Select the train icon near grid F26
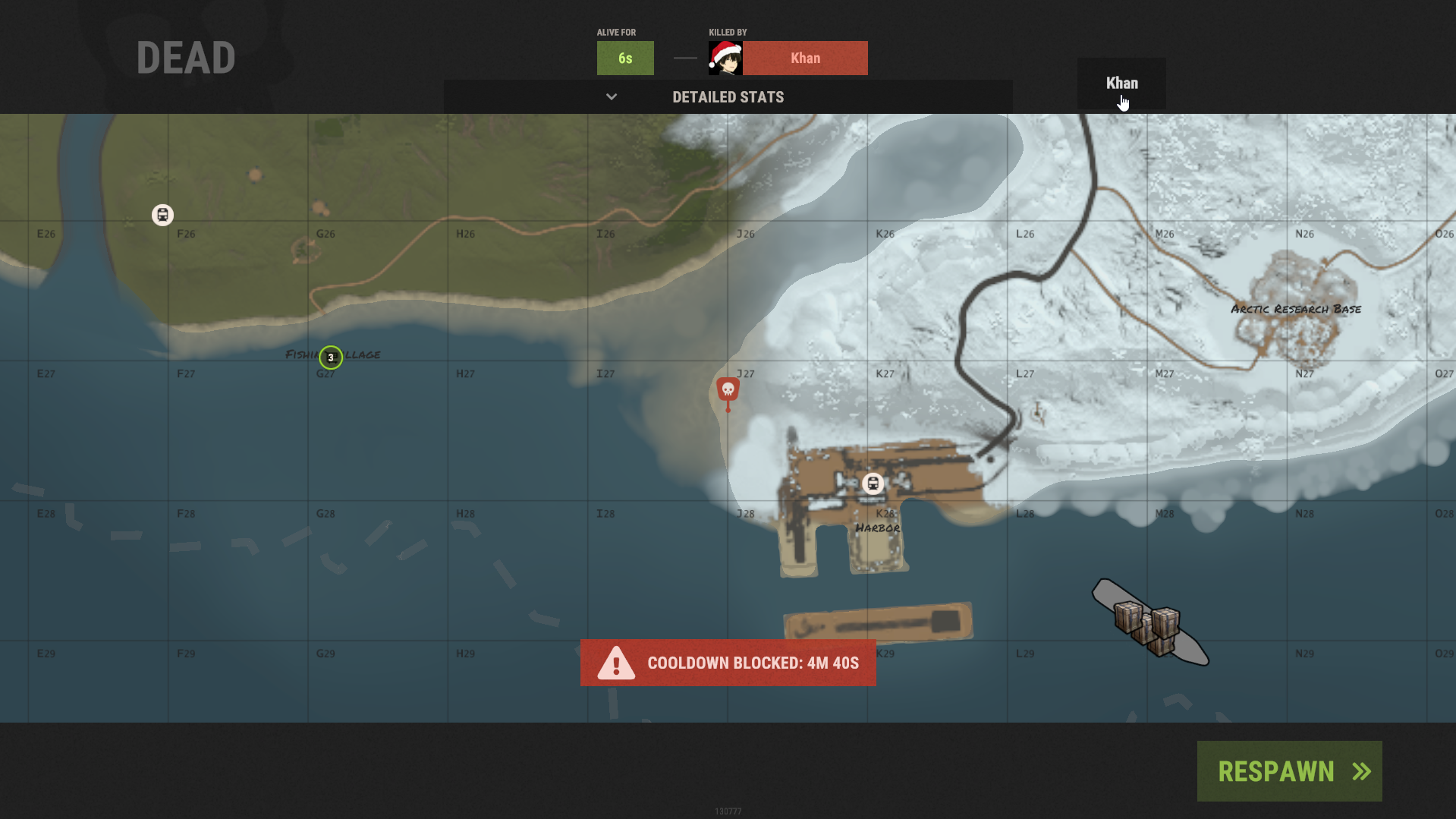The image size is (1456, 819). point(162,216)
